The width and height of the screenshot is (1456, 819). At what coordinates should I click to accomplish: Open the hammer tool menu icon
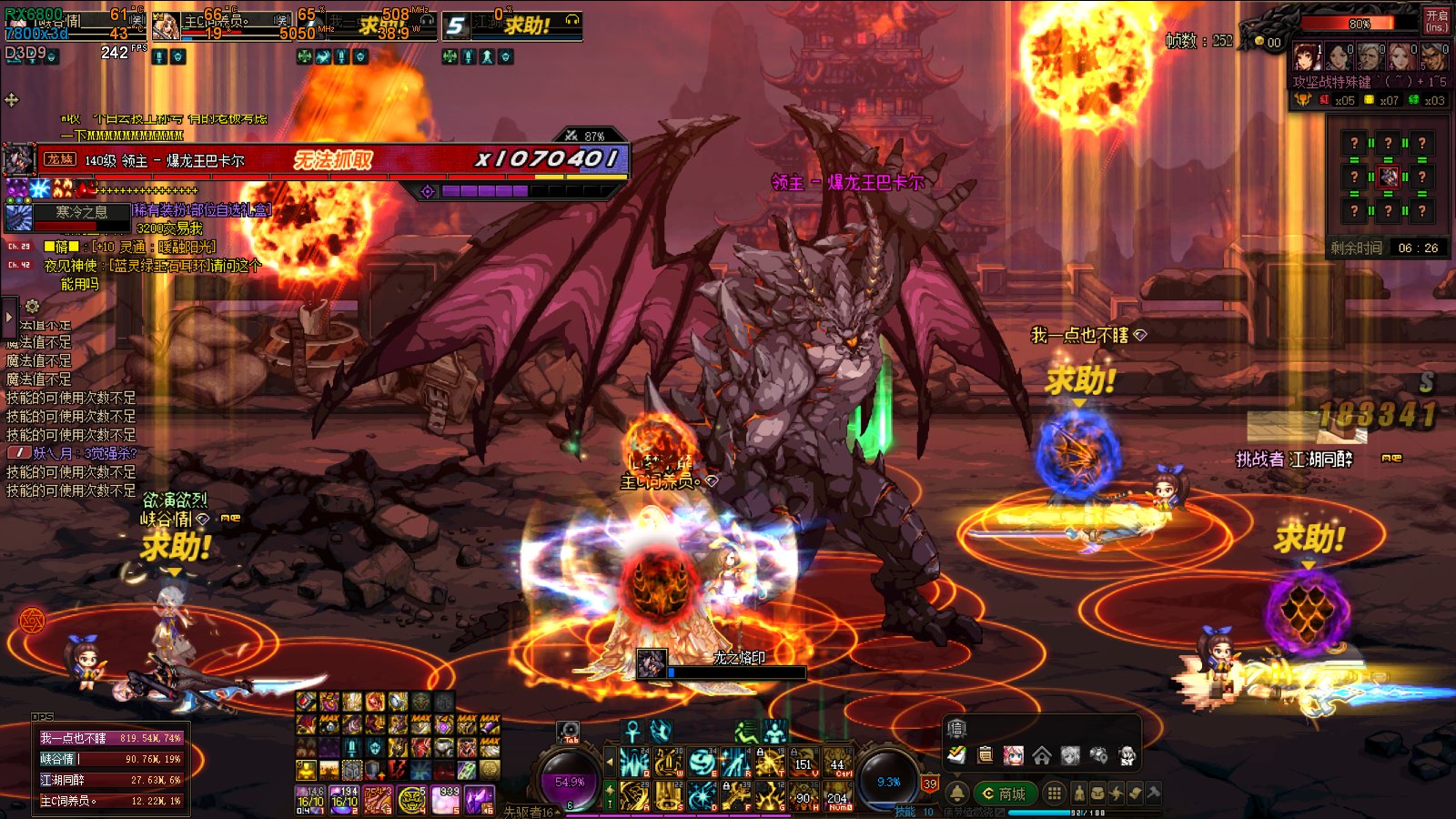[1154, 794]
